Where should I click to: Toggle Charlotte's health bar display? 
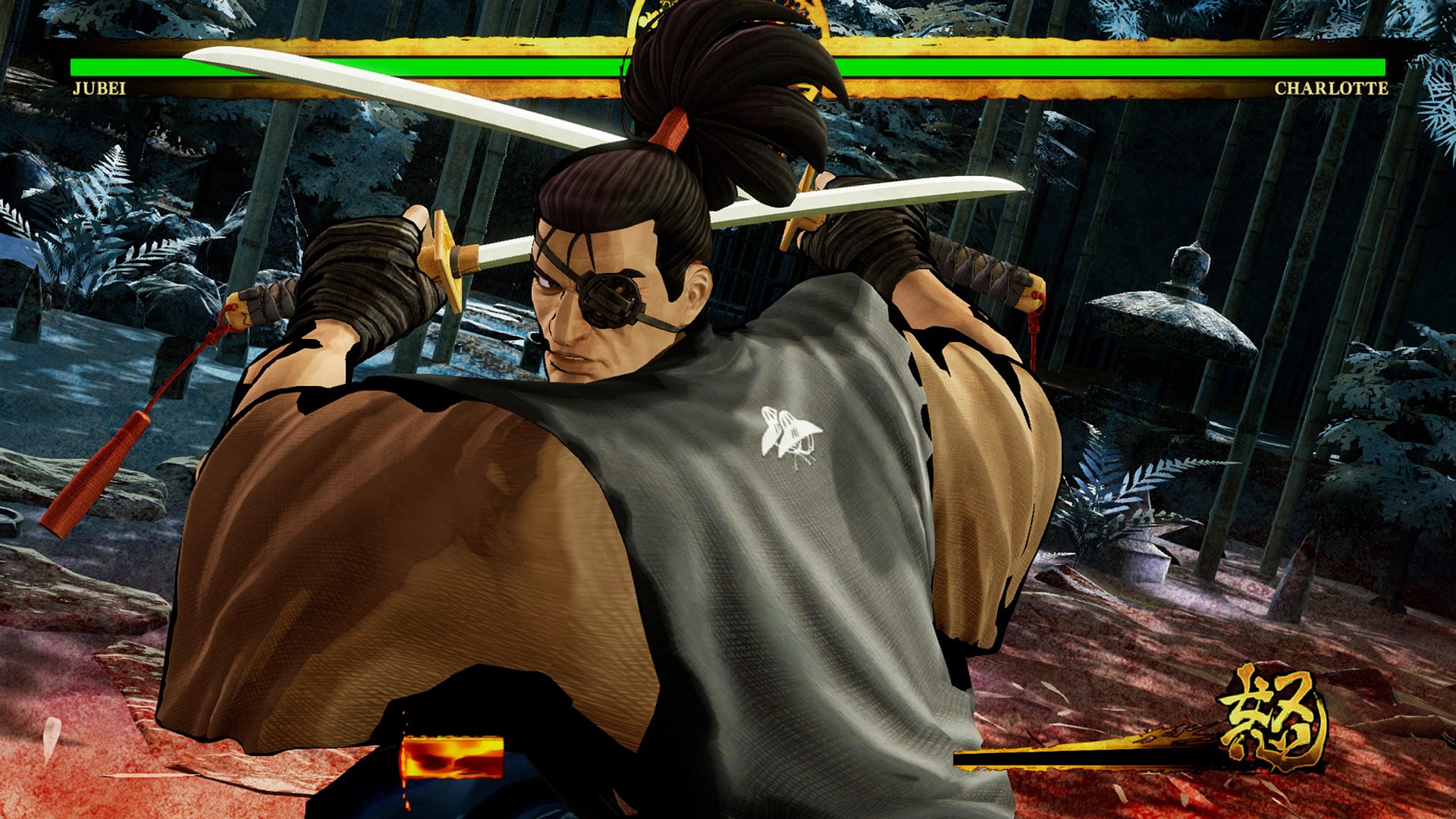(1100, 68)
